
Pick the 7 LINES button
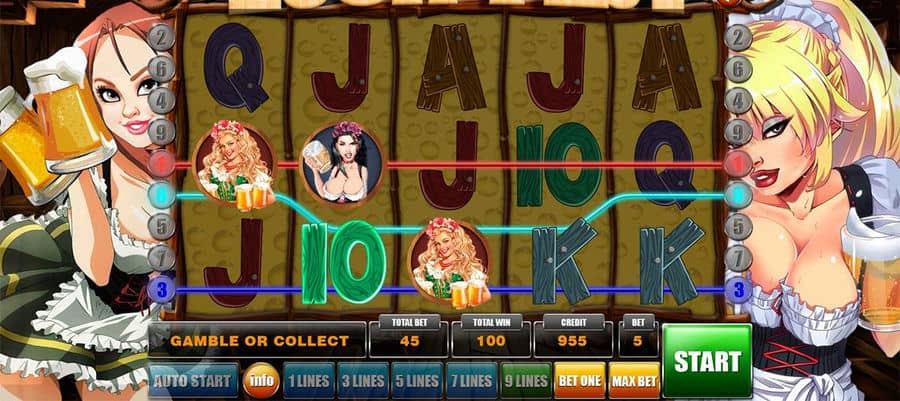point(470,381)
